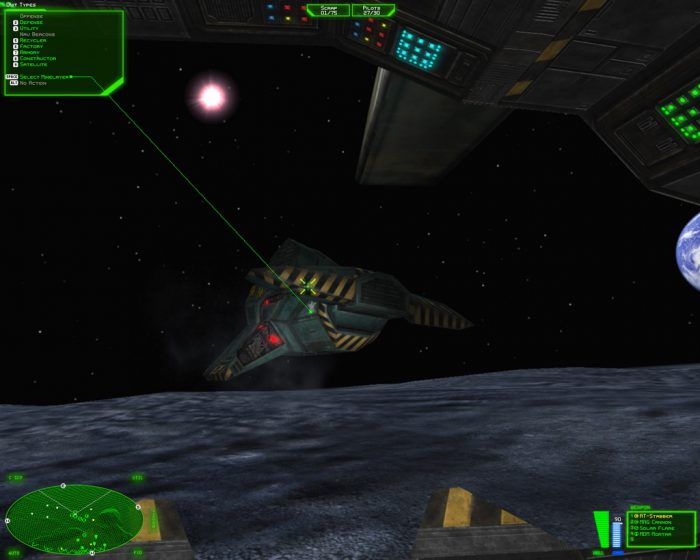Pick the Constructor unit entry
This screenshot has height=560, width=700.
coord(37,58)
